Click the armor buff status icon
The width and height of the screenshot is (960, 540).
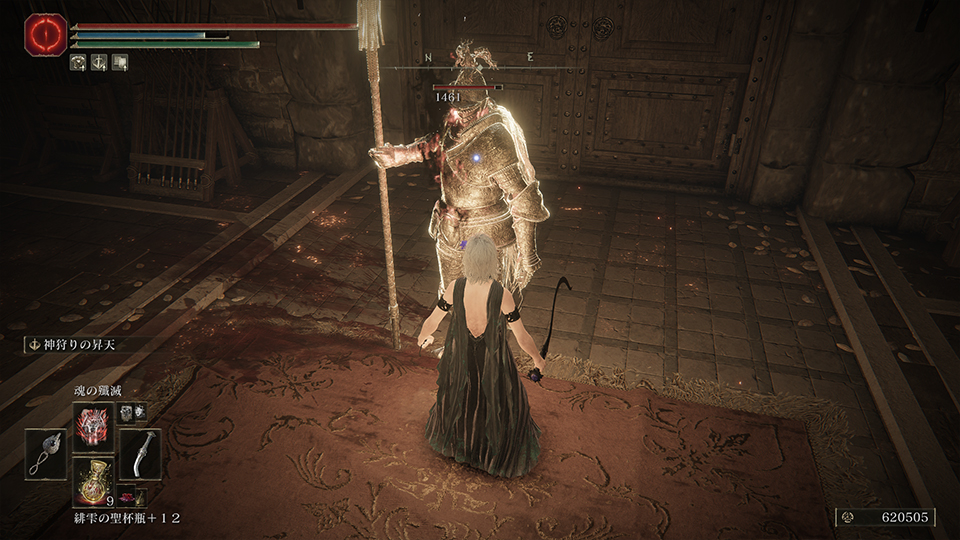click(x=78, y=62)
